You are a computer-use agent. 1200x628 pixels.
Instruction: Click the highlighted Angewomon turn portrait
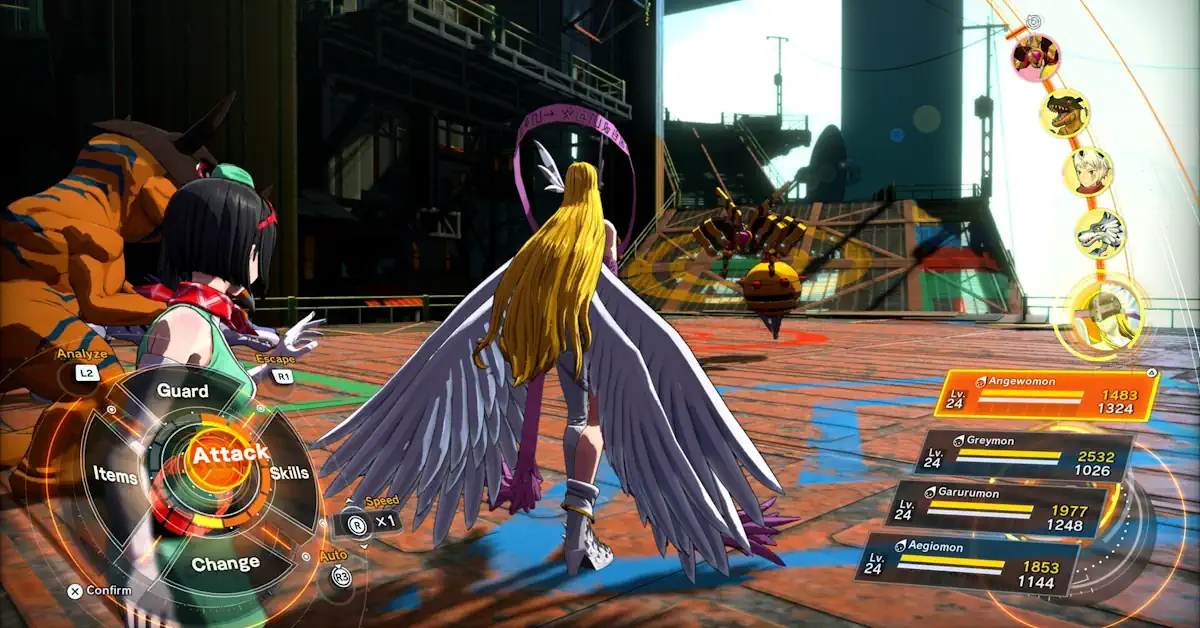click(1106, 311)
